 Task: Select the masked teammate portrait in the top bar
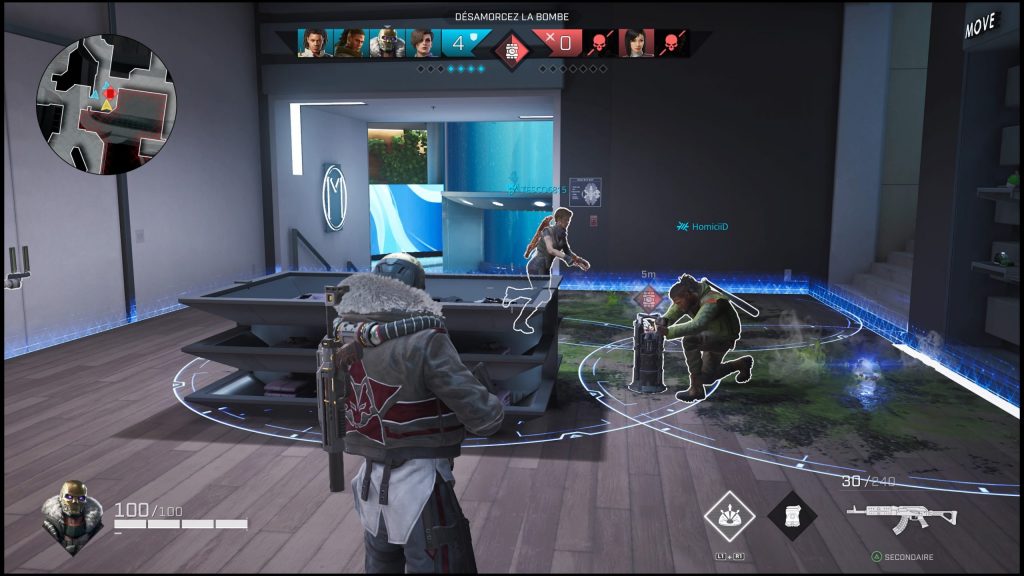point(386,43)
